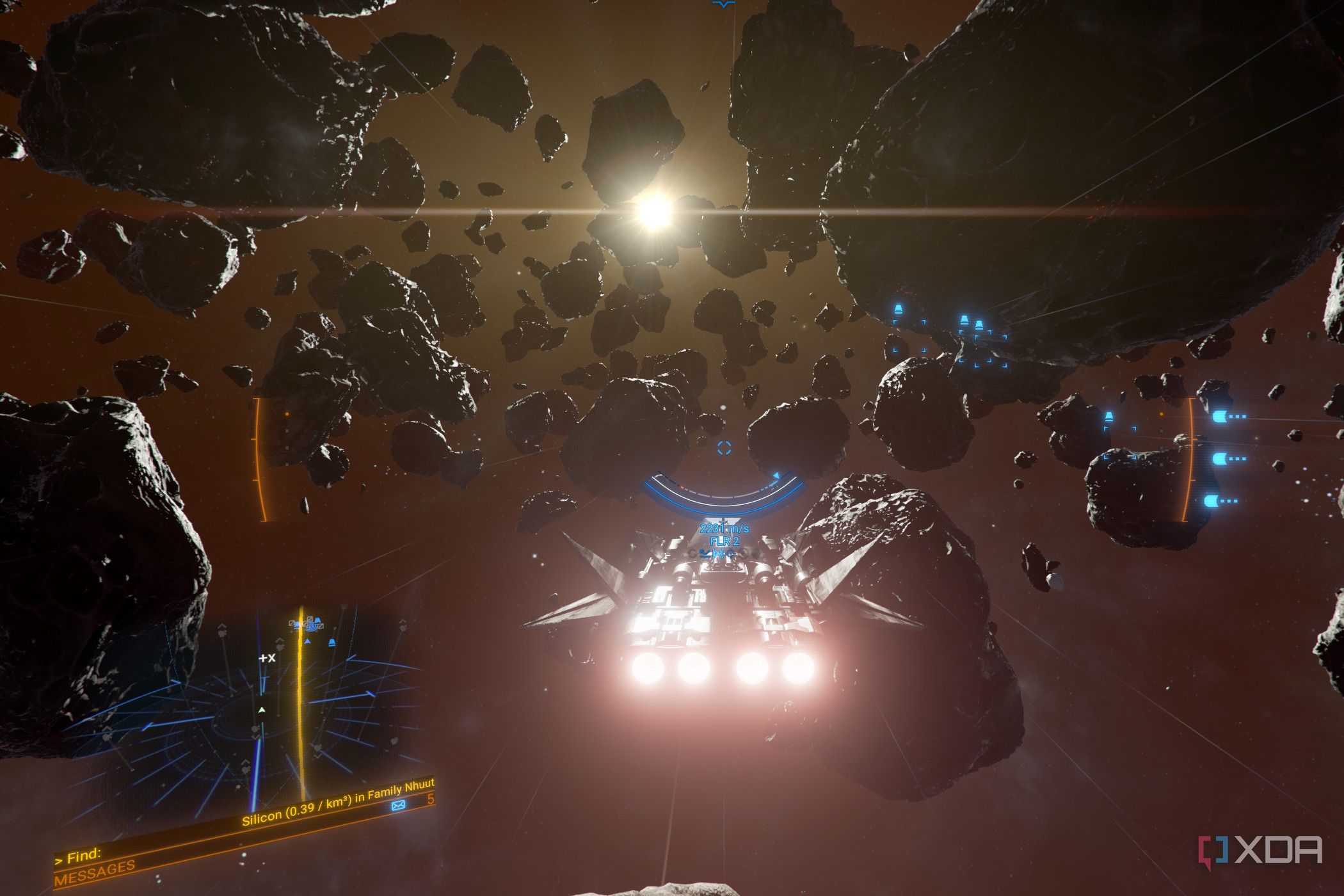This screenshot has height=896, width=1344.
Task: Switch to the Find section of the chat panel
Action: pyautogui.click(x=79, y=856)
